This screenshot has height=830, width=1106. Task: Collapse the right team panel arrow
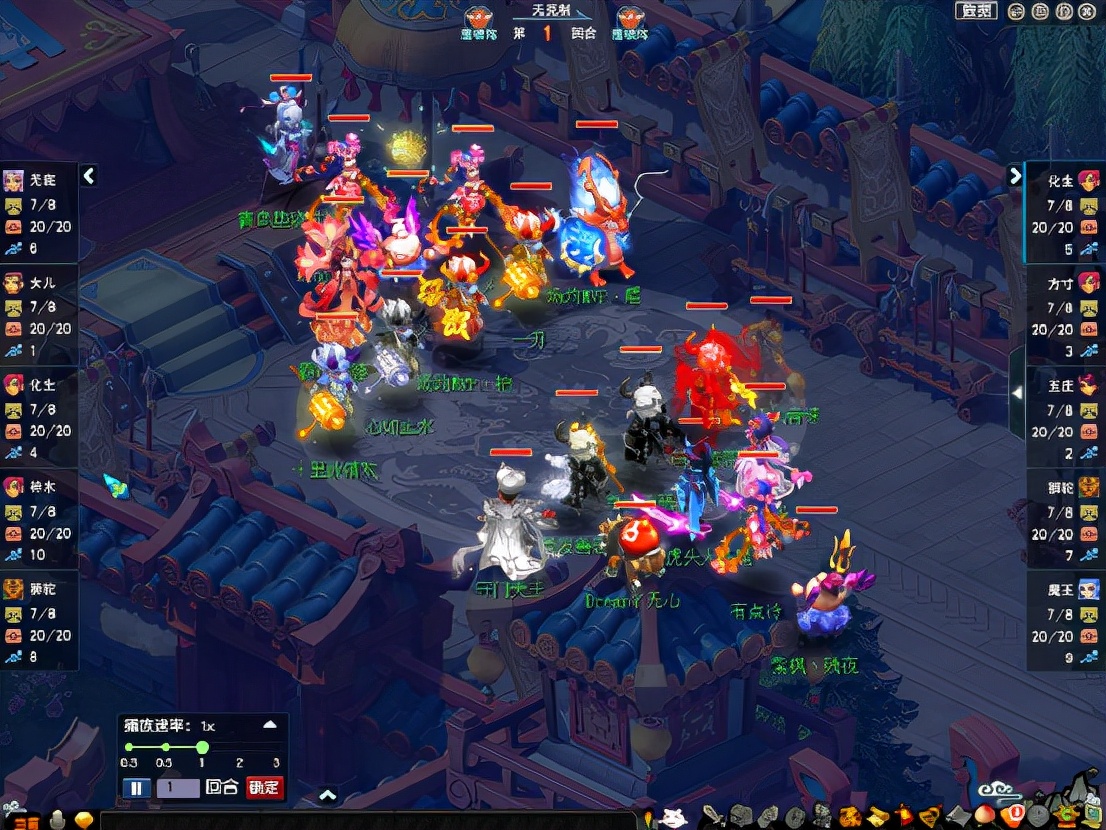1015,177
